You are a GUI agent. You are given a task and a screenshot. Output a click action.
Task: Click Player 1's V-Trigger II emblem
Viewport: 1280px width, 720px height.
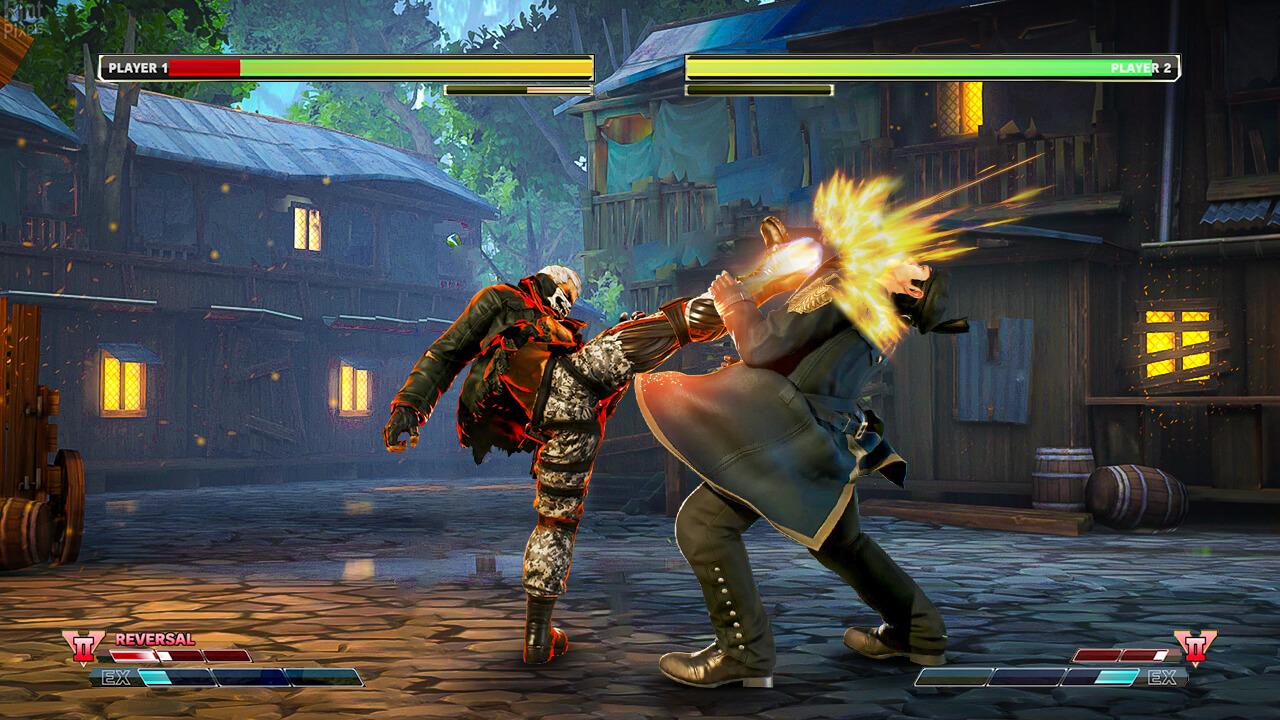(82, 647)
